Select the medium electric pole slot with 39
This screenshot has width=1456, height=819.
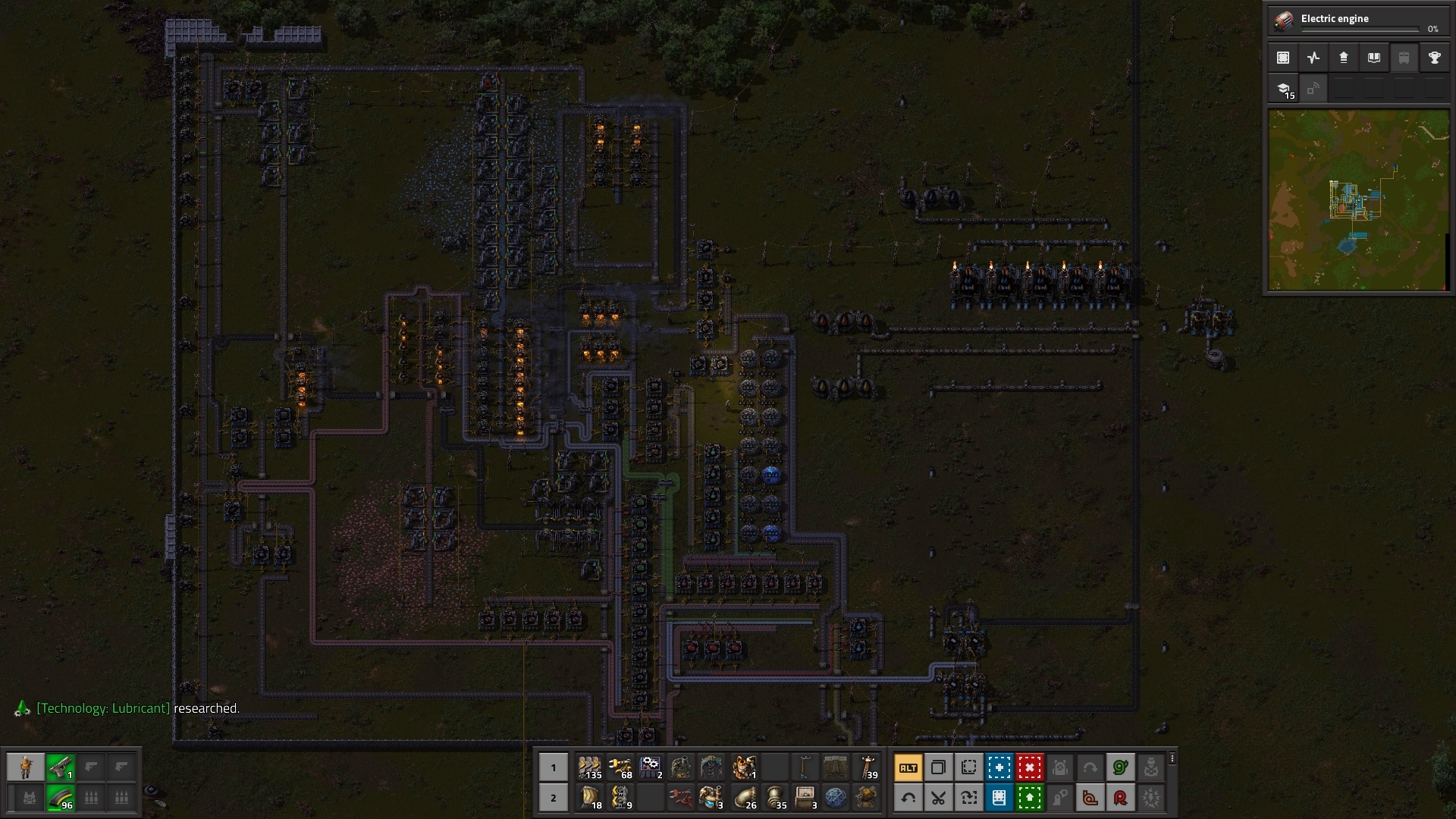(867, 767)
